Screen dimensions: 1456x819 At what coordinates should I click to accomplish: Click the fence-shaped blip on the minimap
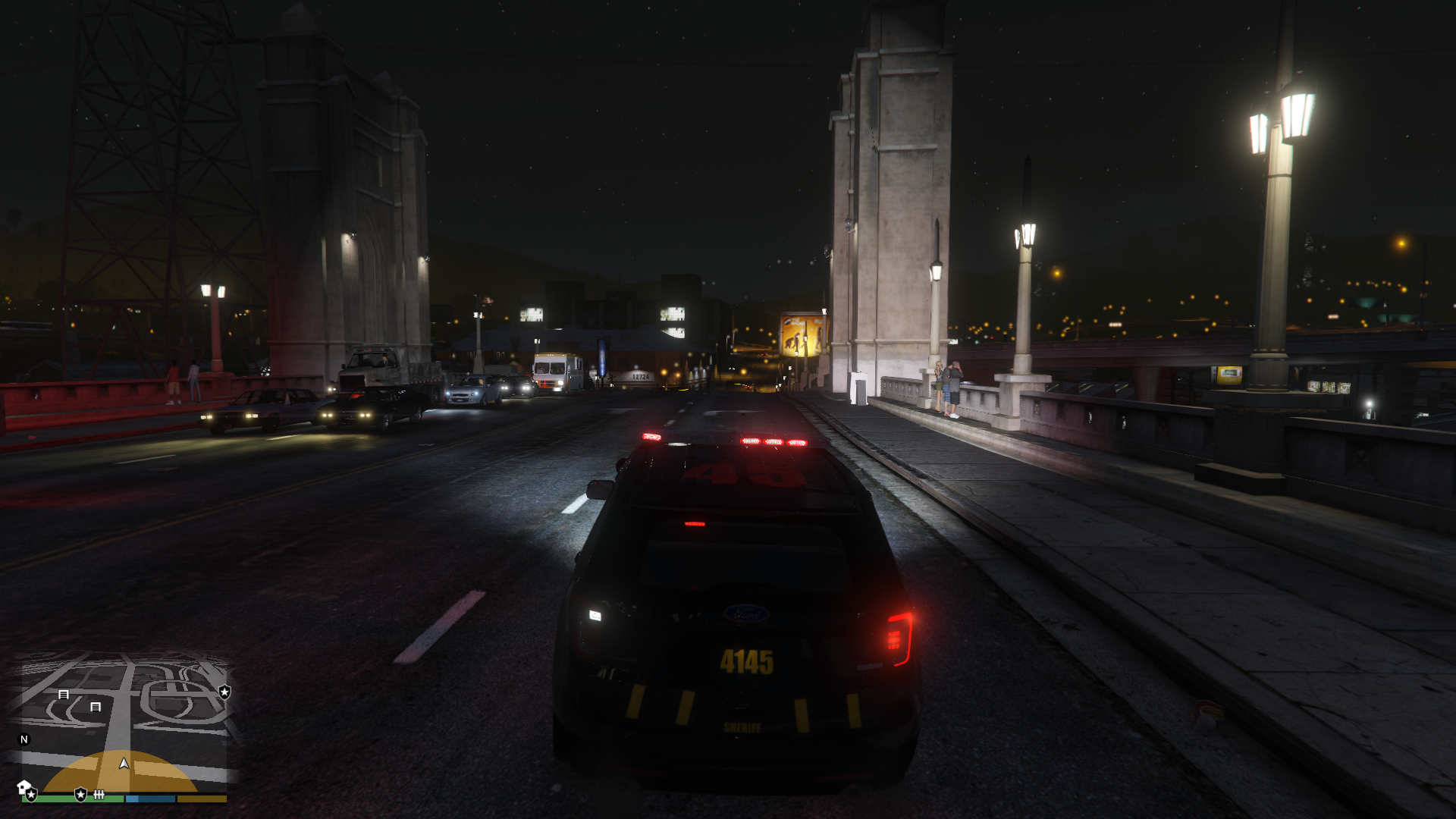click(99, 795)
